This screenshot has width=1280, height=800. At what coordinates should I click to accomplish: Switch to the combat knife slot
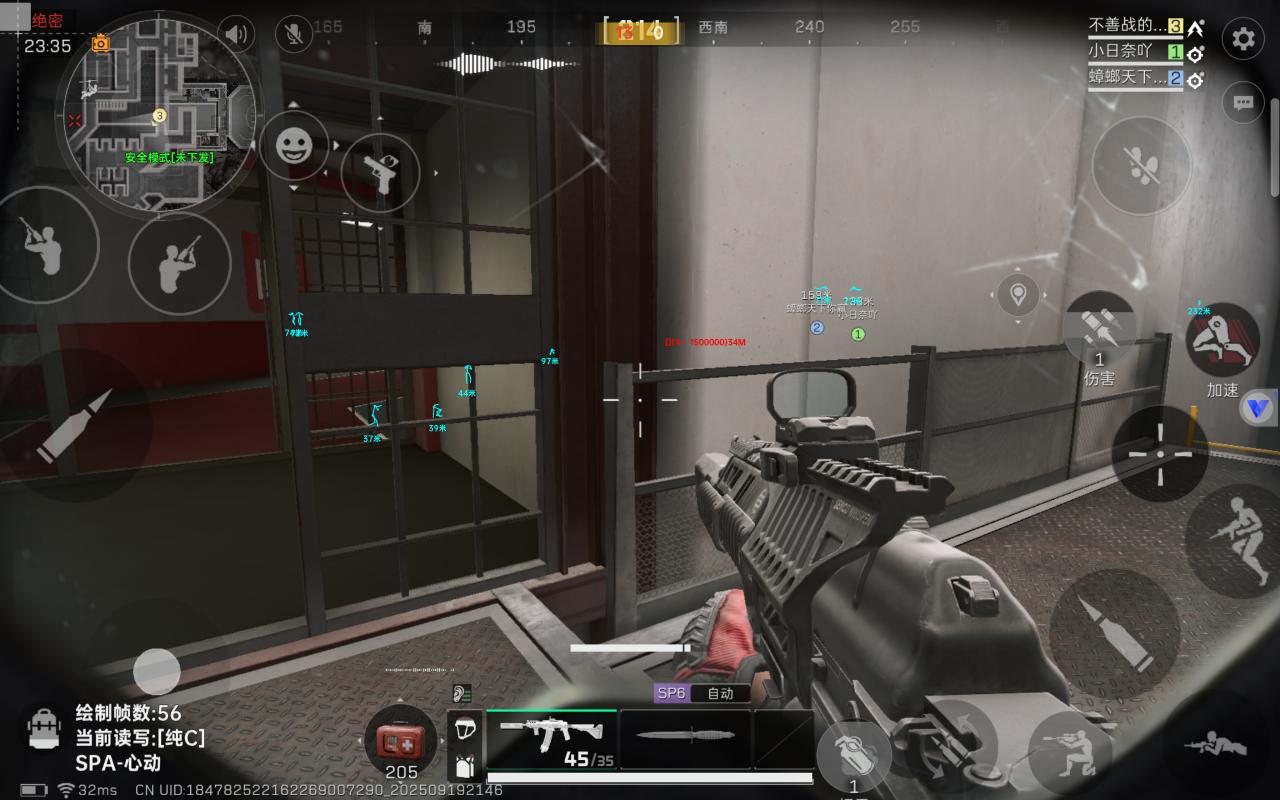coord(685,738)
